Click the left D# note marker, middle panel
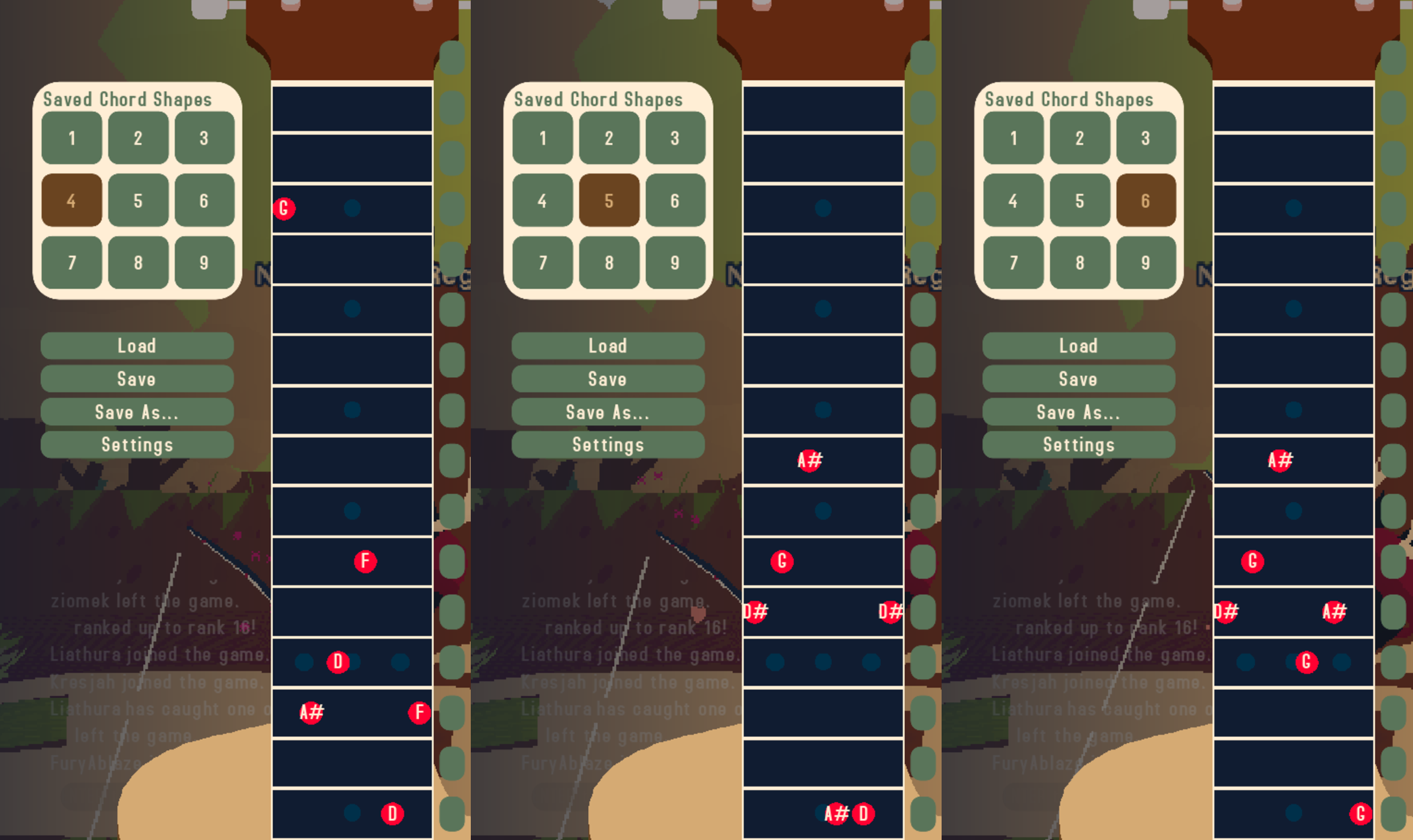The image size is (1413, 840). click(754, 612)
